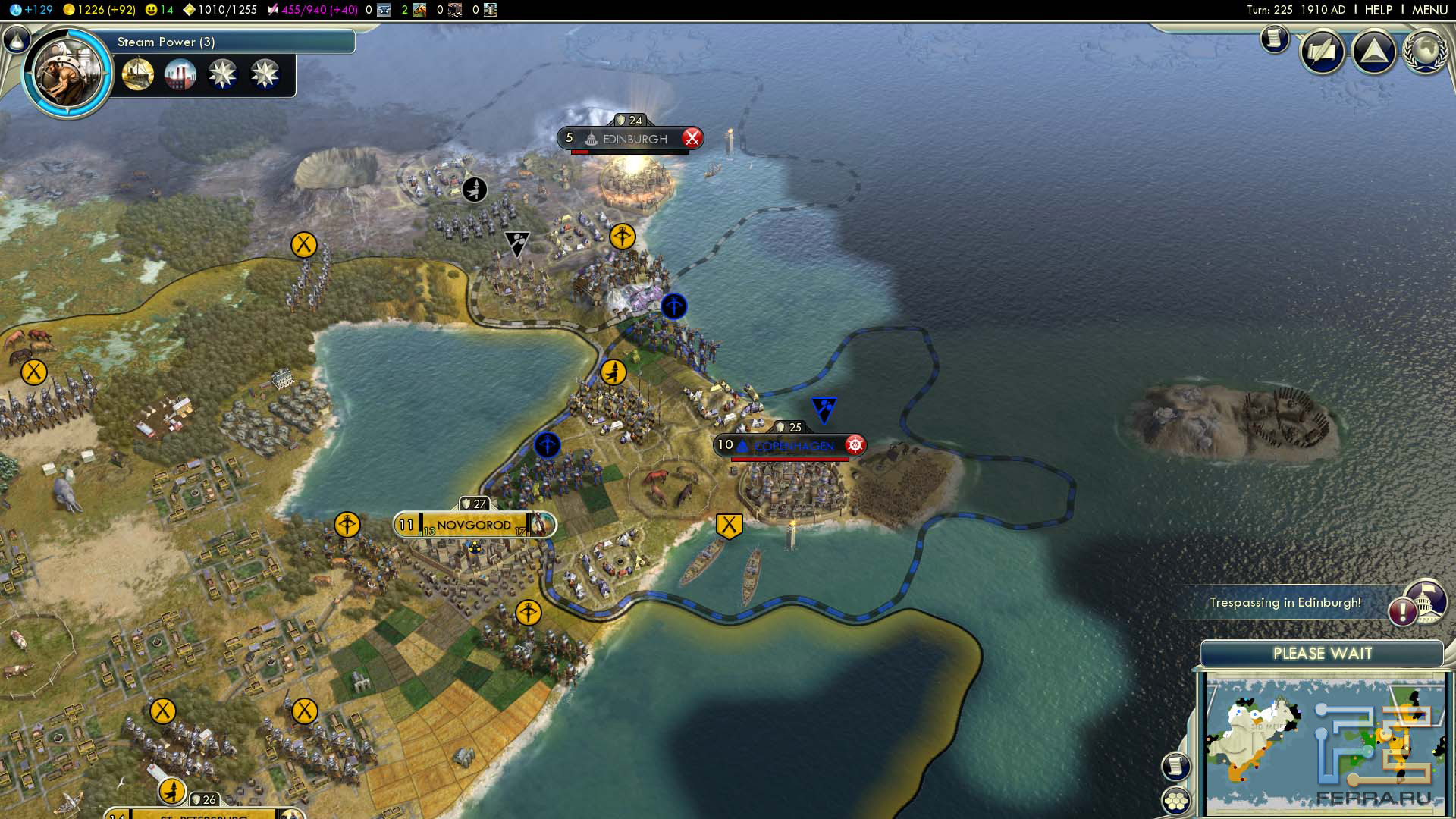This screenshot has width=1456, height=819.
Task: Open the MENU in top bar
Action: click(x=1429, y=10)
